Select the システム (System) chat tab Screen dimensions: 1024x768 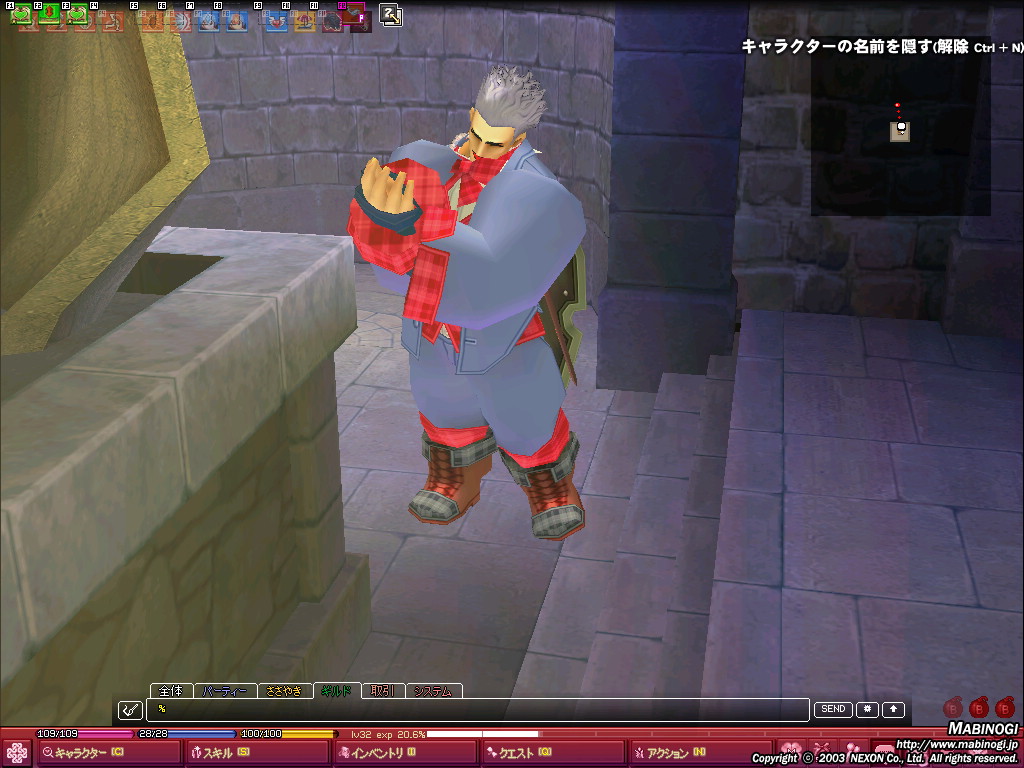[x=433, y=691]
